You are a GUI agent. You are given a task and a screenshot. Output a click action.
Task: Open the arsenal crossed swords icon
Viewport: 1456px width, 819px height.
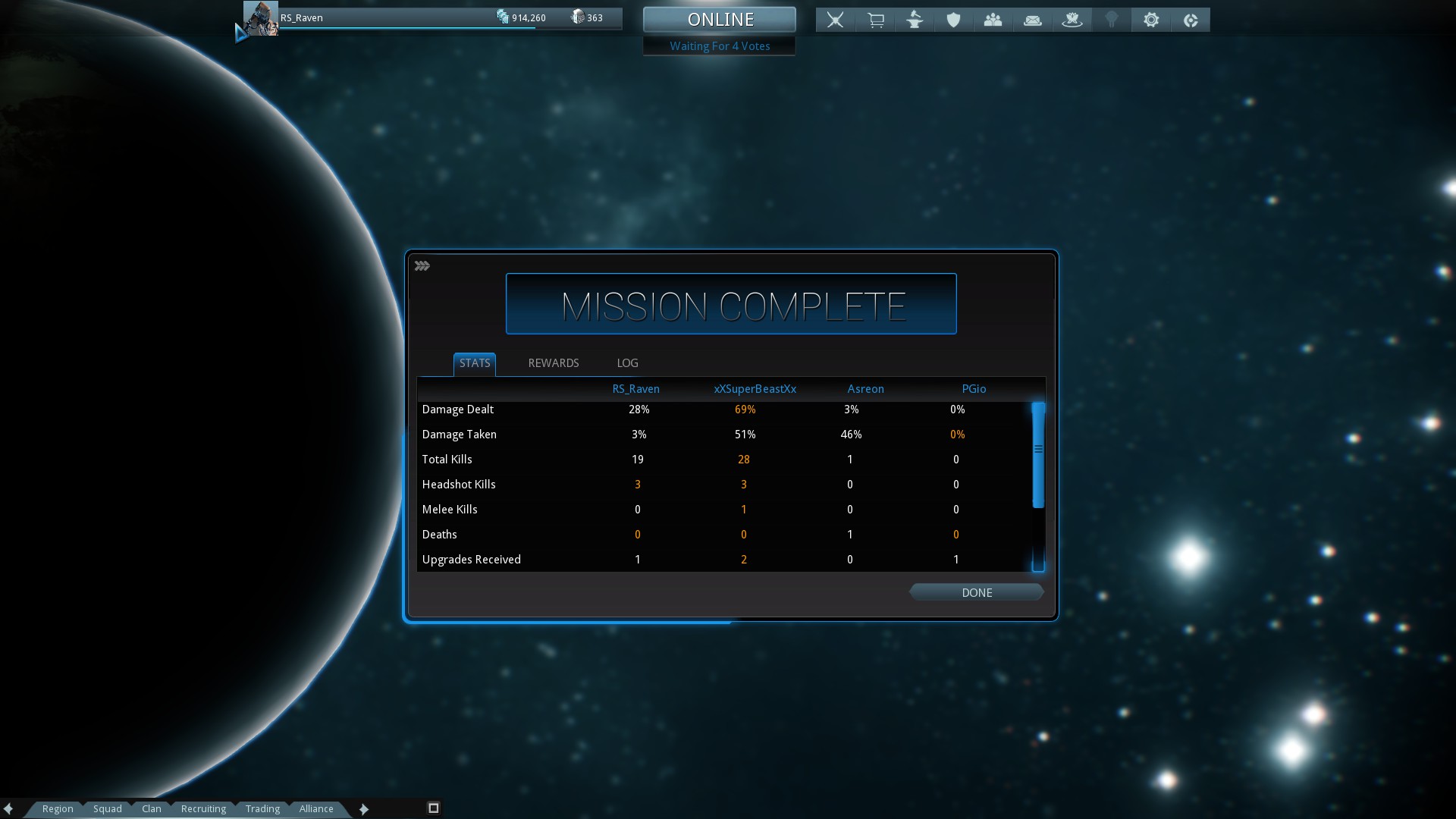click(x=835, y=20)
